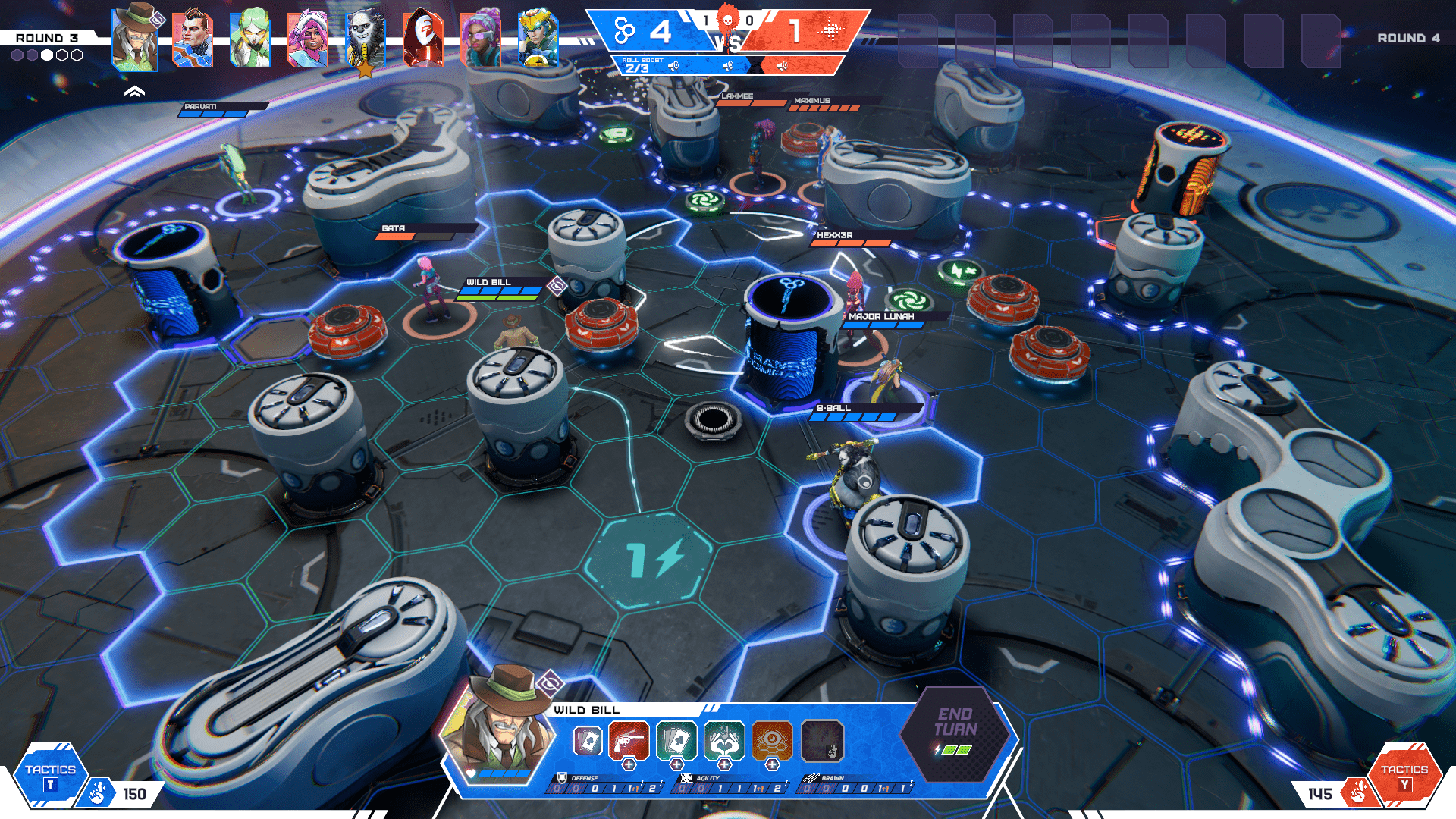Viewport: 1456px width, 819px height.
Task: Upgrade the revolver ability with its plus
Action: click(x=629, y=765)
